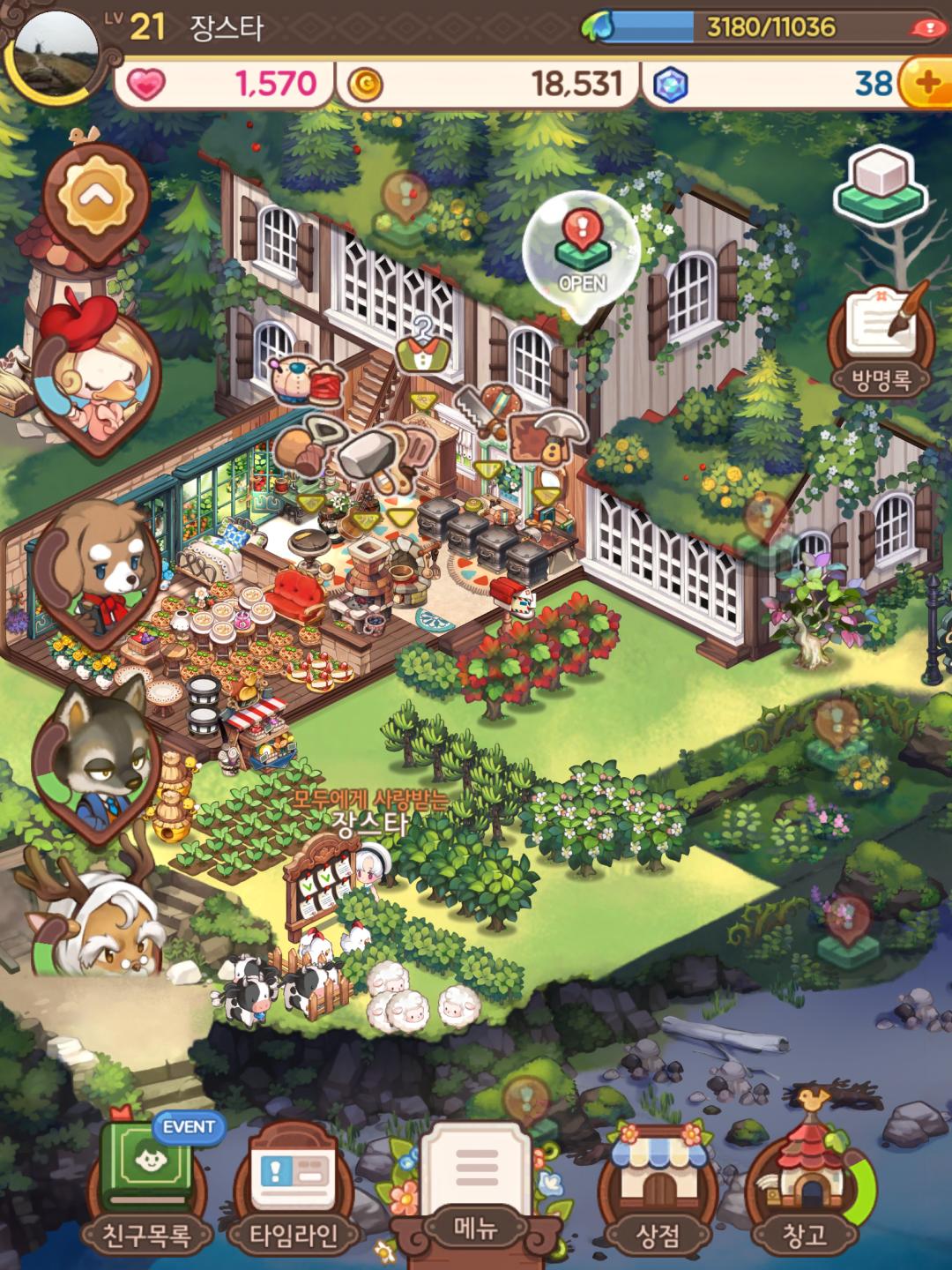Open the 타임라인 timeline
The width and height of the screenshot is (952, 1270).
(293, 1182)
